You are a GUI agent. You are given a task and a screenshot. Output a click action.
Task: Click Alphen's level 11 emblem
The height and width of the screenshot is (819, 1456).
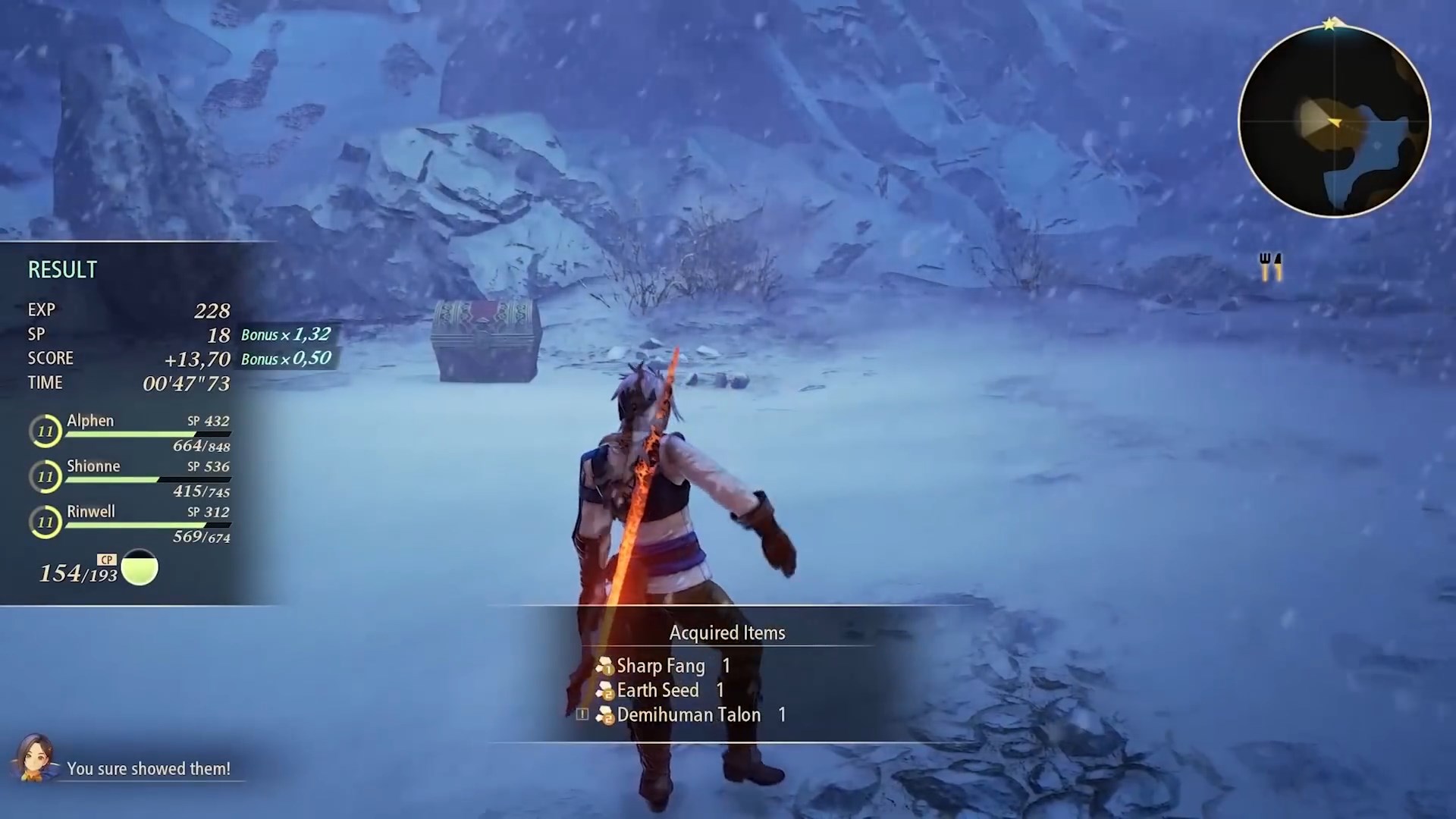45,430
